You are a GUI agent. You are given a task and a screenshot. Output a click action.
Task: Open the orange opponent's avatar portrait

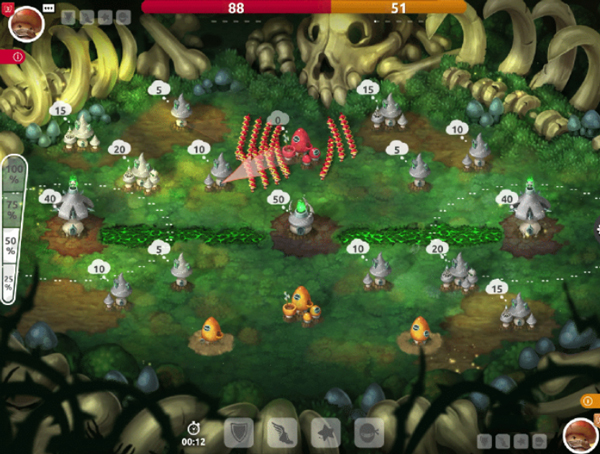(x=578, y=433)
